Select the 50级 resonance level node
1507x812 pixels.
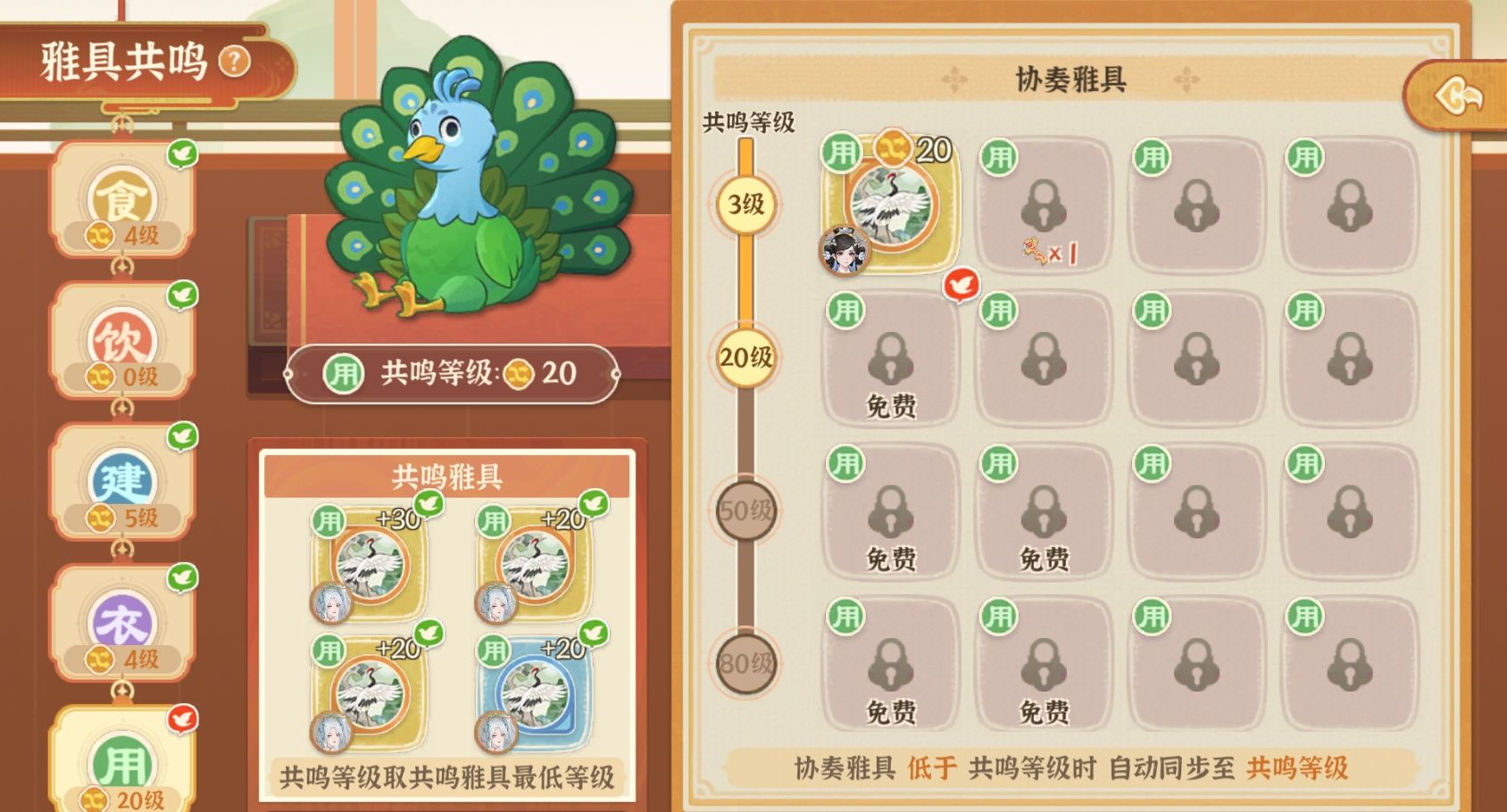[744, 510]
